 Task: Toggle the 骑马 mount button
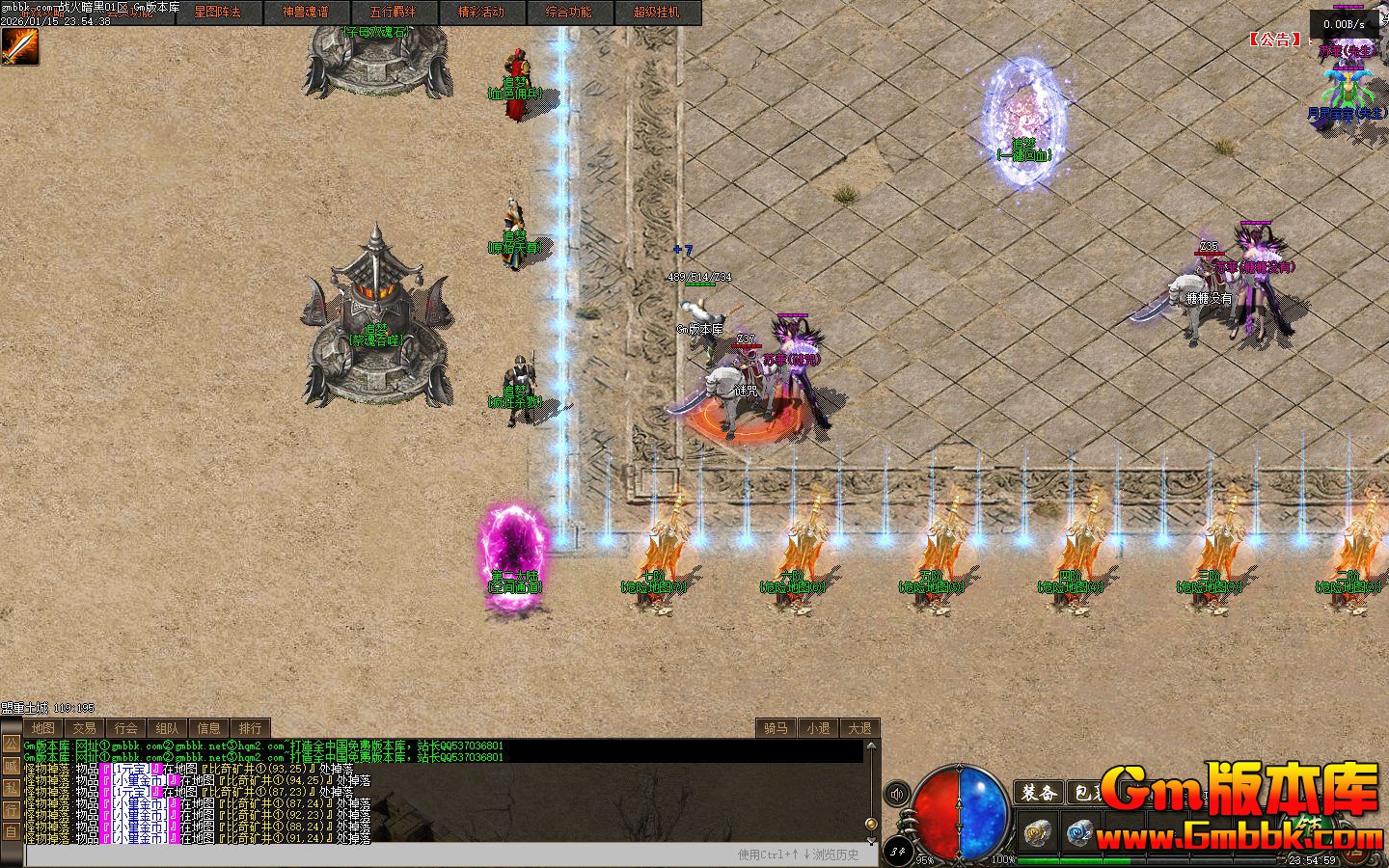pos(776,728)
